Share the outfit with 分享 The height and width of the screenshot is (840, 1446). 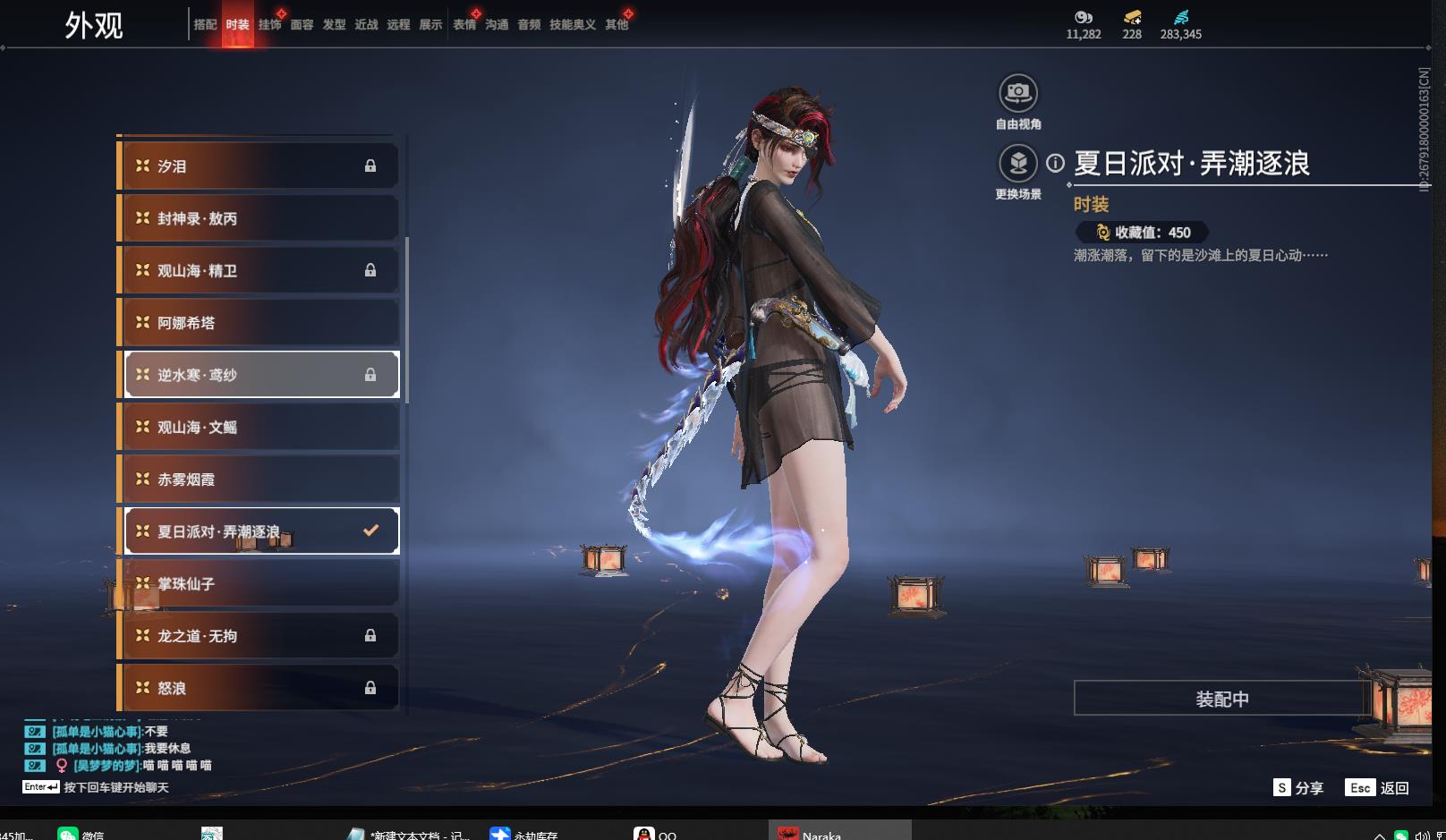pyautogui.click(x=1298, y=788)
